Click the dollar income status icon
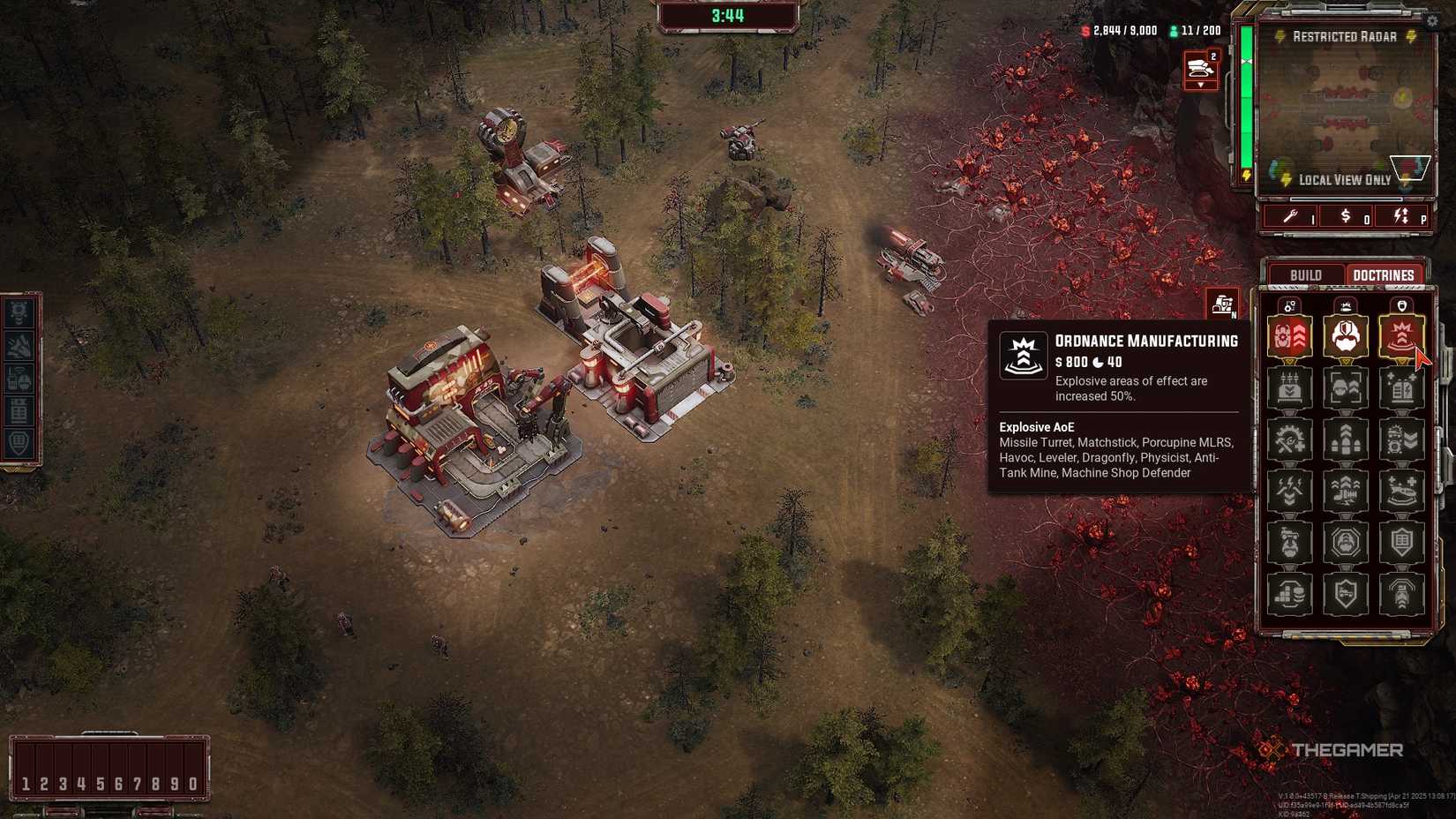This screenshot has width=1456, height=819. point(1345,215)
